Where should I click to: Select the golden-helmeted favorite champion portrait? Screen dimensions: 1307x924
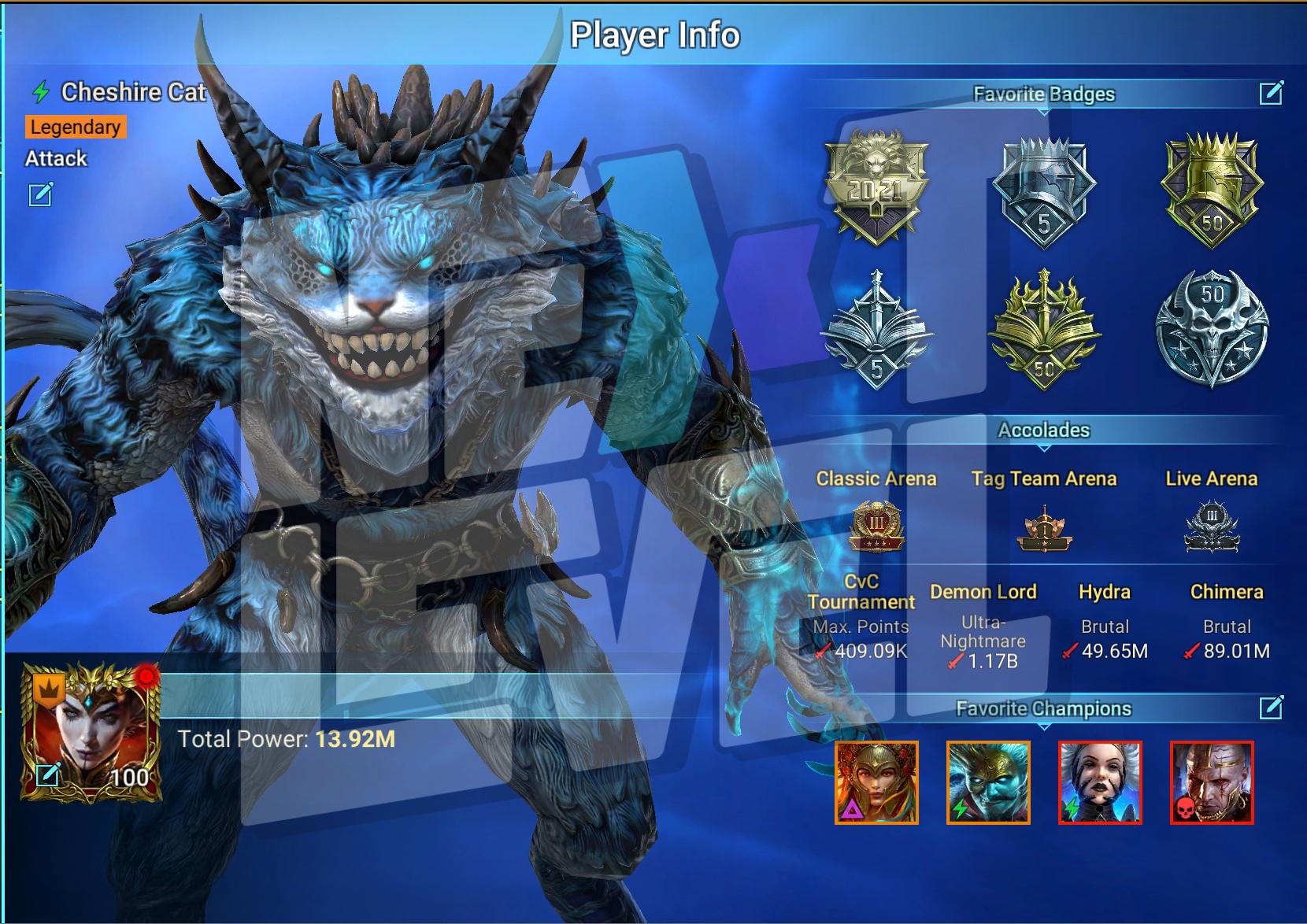[876, 782]
